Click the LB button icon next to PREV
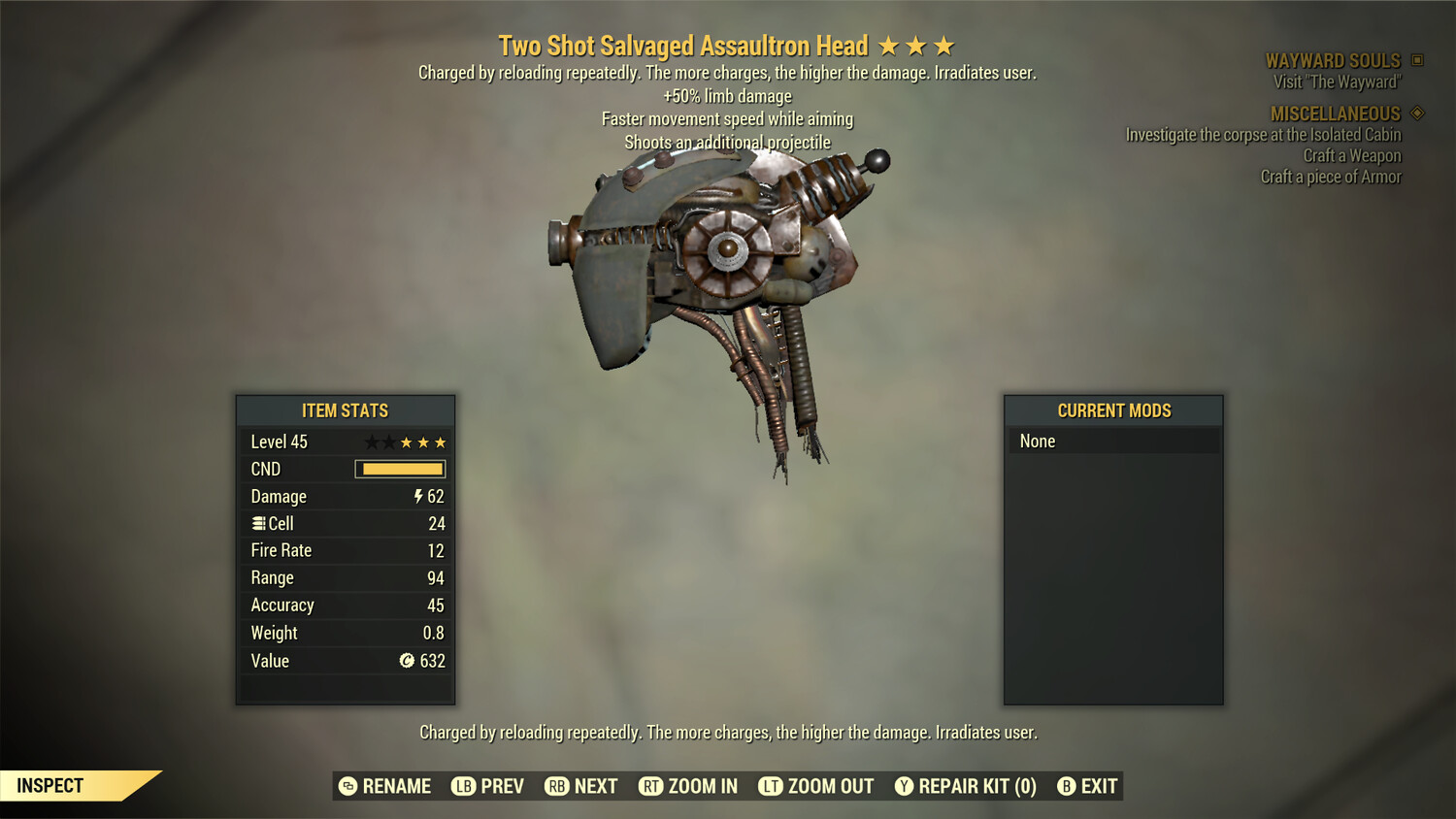Image resolution: width=1456 pixels, height=819 pixels. pos(464,786)
